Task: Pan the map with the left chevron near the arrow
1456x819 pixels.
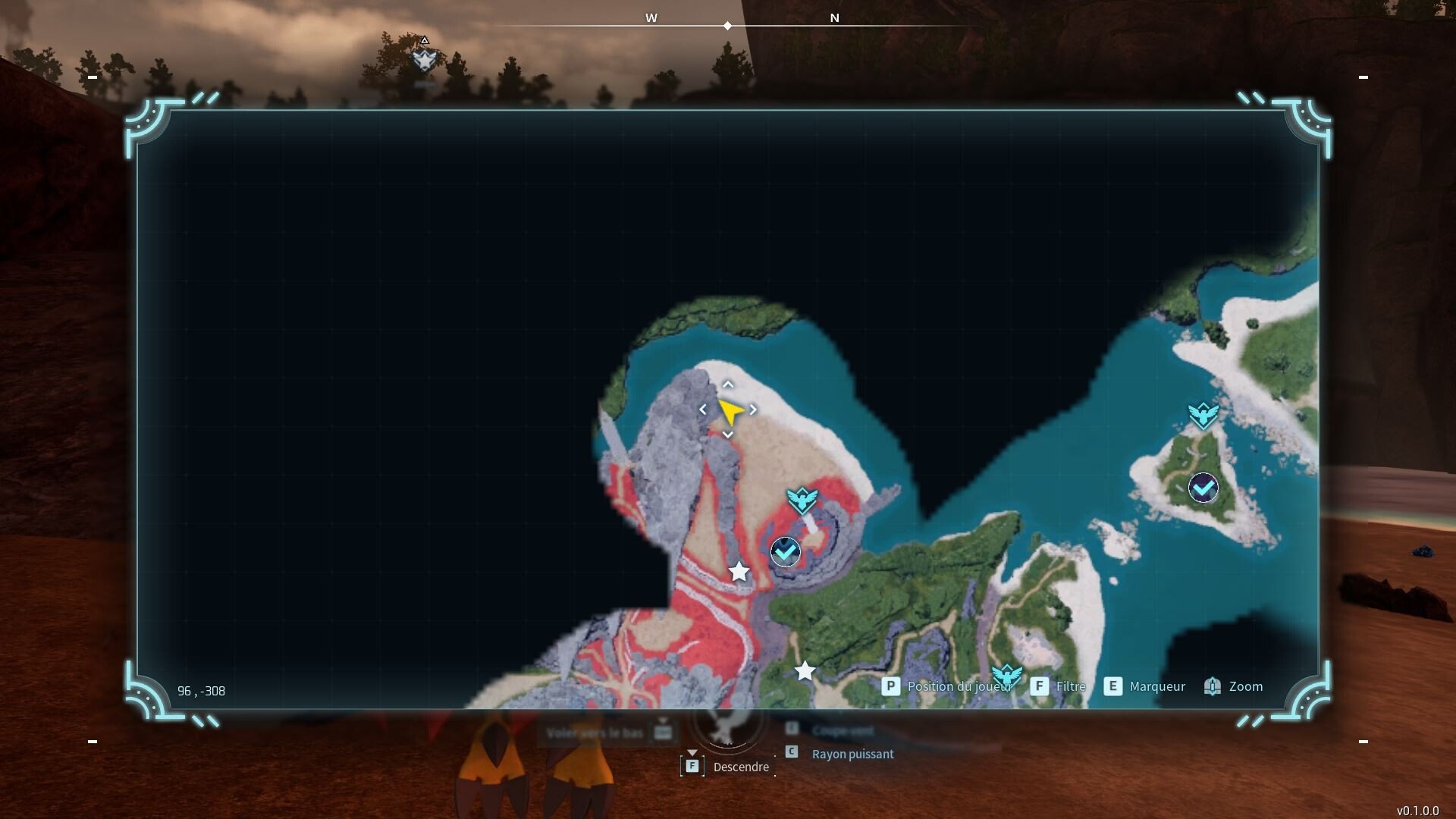Action: click(702, 409)
